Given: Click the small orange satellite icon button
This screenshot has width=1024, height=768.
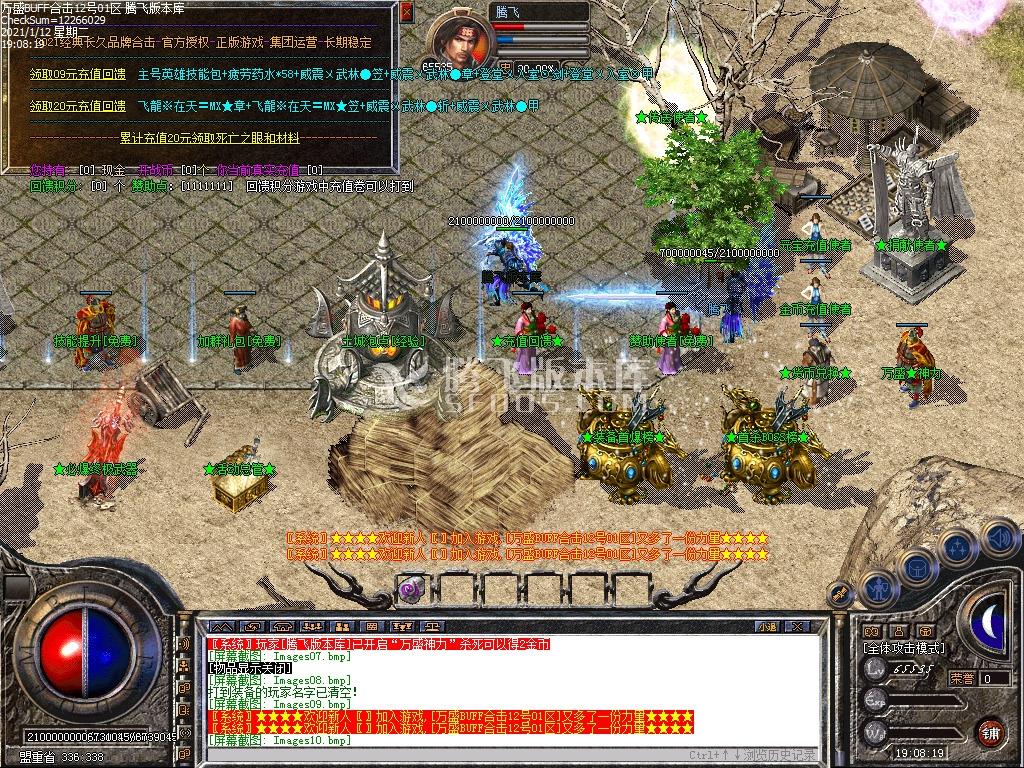Looking at the screenshot, I should pyautogui.click(x=841, y=594).
